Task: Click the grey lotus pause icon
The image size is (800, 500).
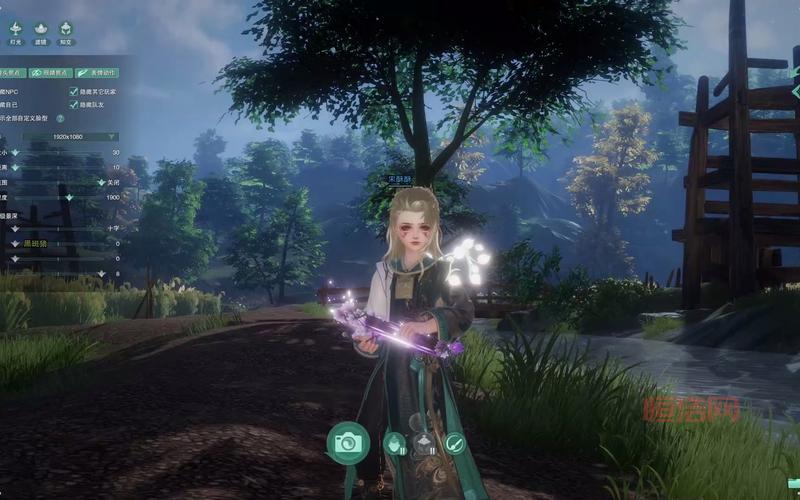Action: 425,442
